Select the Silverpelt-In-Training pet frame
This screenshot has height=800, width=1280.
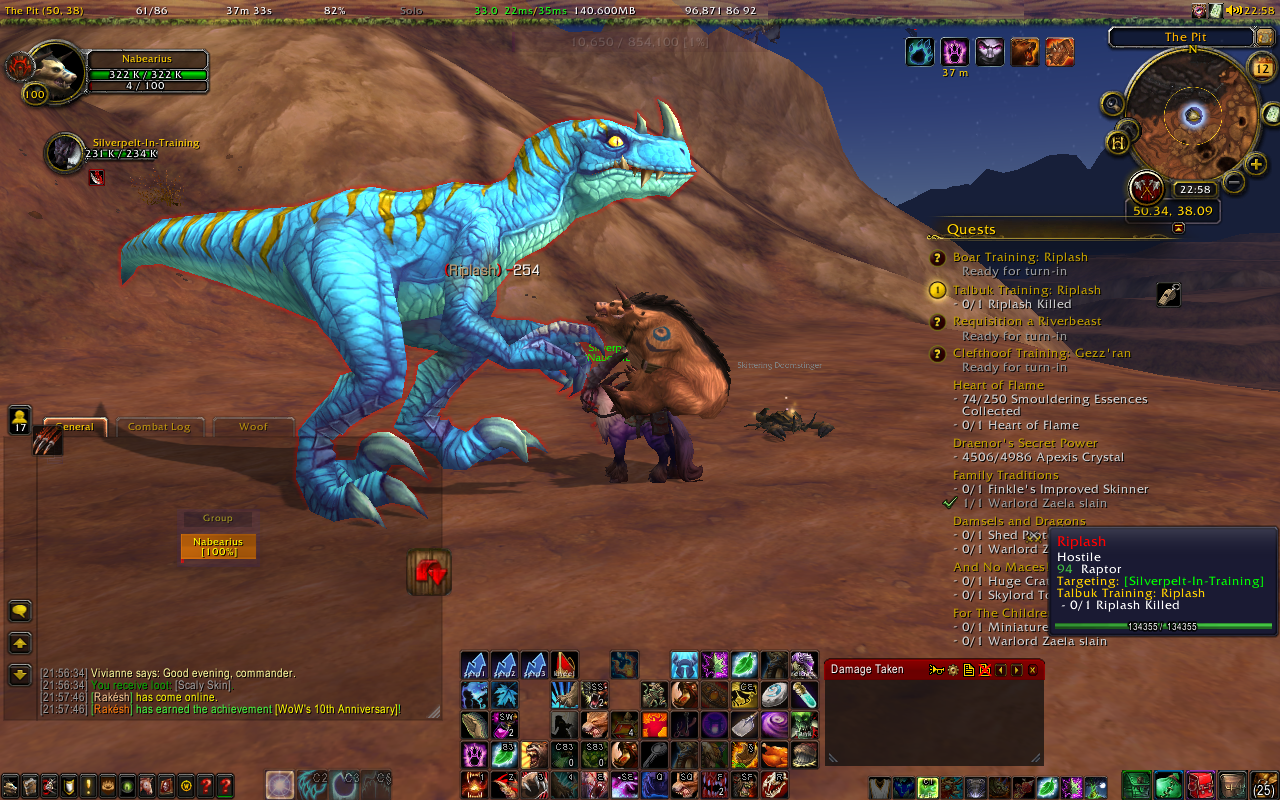65,153
